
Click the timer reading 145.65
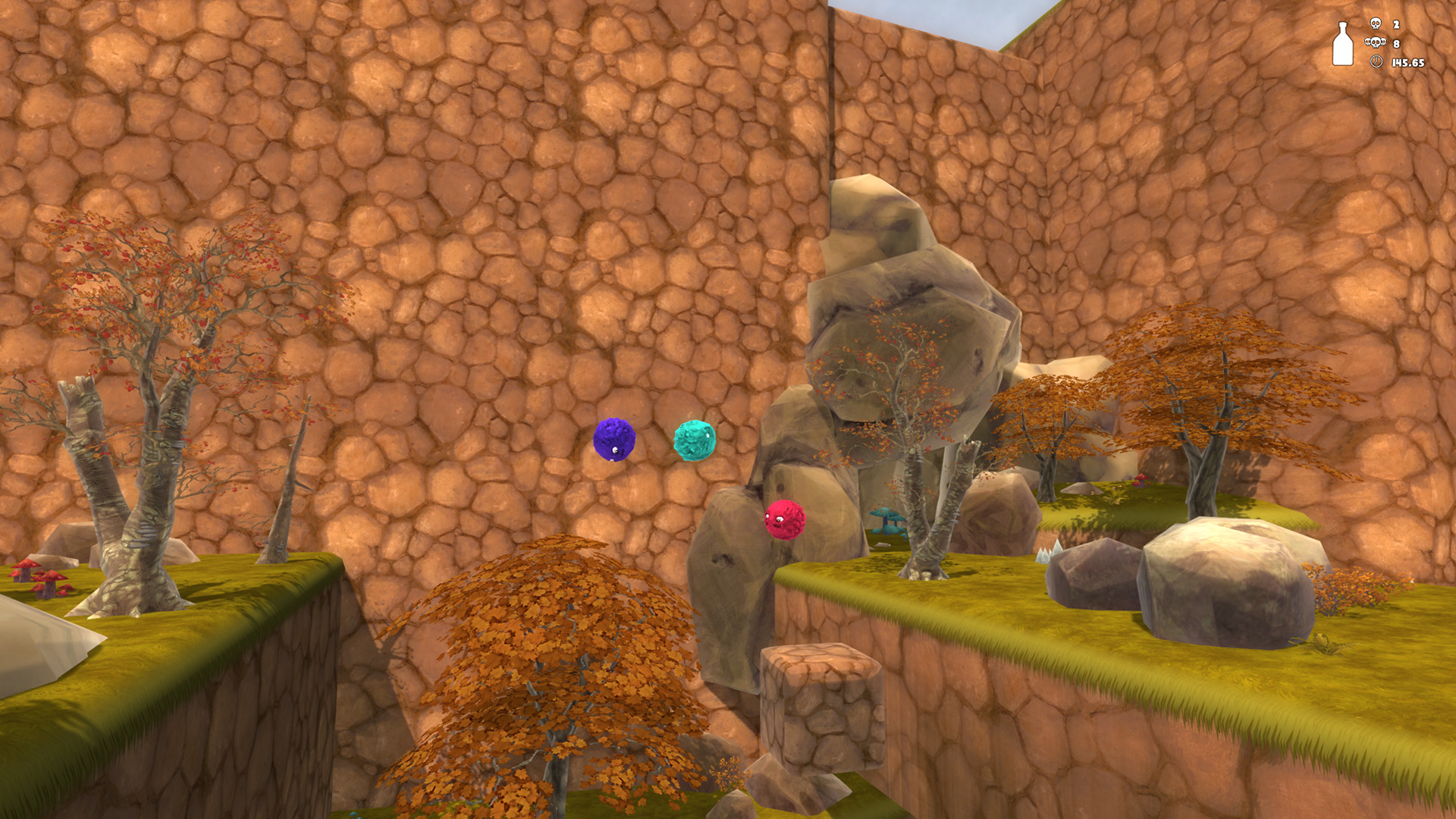(1408, 63)
